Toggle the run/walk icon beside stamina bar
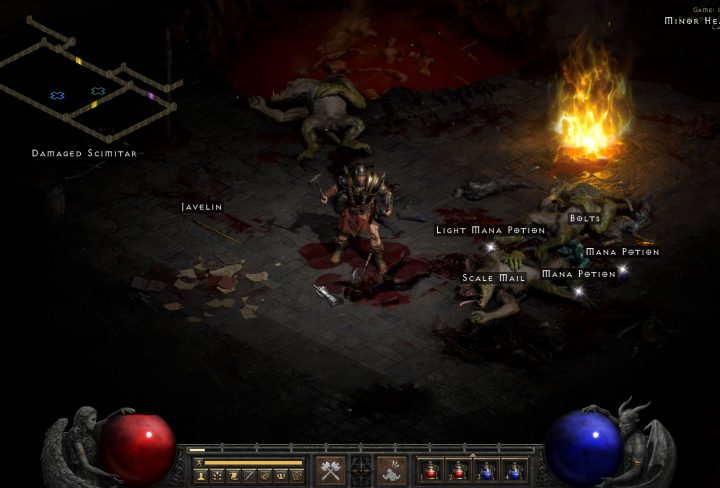This screenshot has height=488, width=720. click(200, 463)
